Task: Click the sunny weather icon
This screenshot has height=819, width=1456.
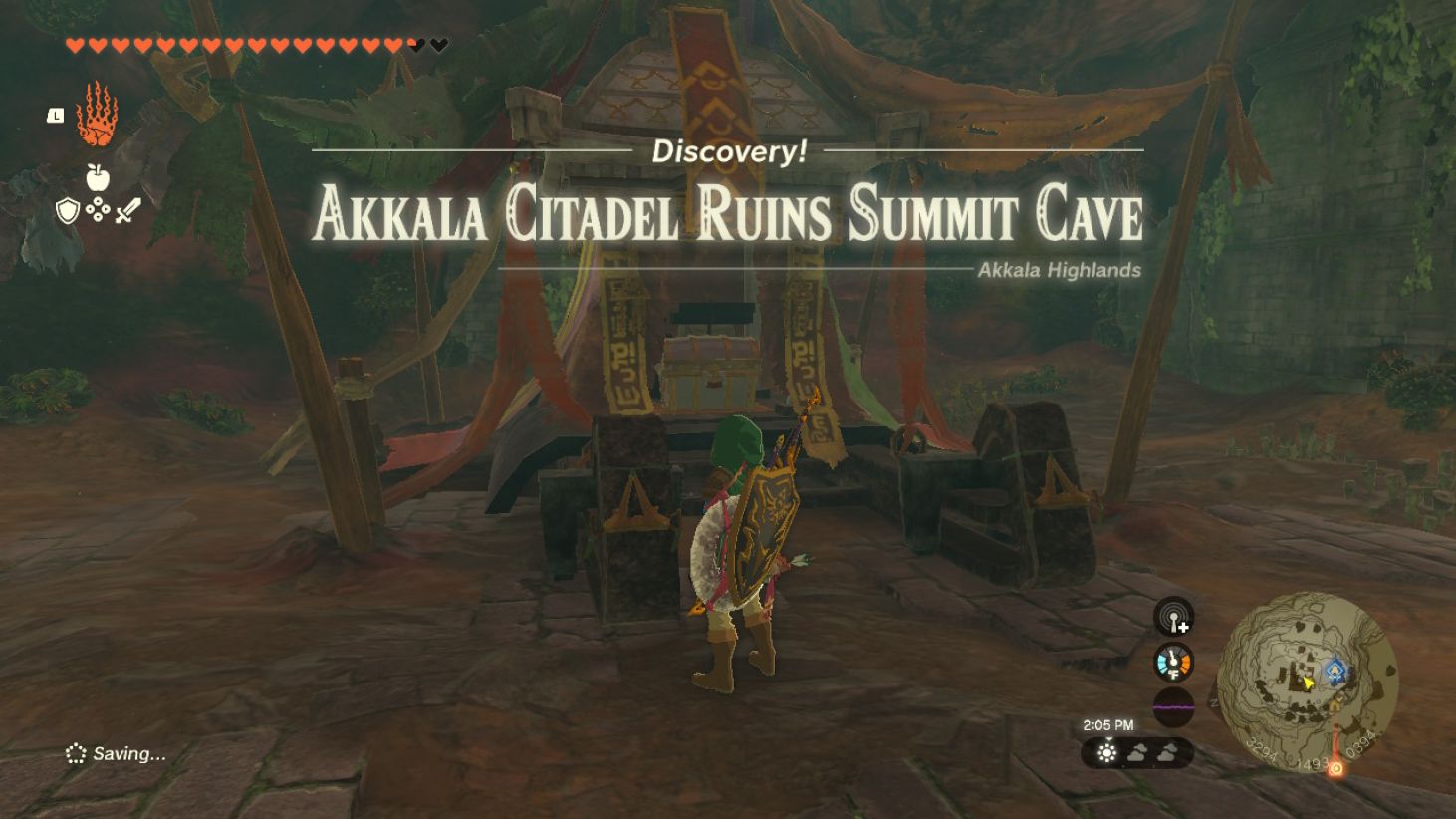Action: point(1105,754)
